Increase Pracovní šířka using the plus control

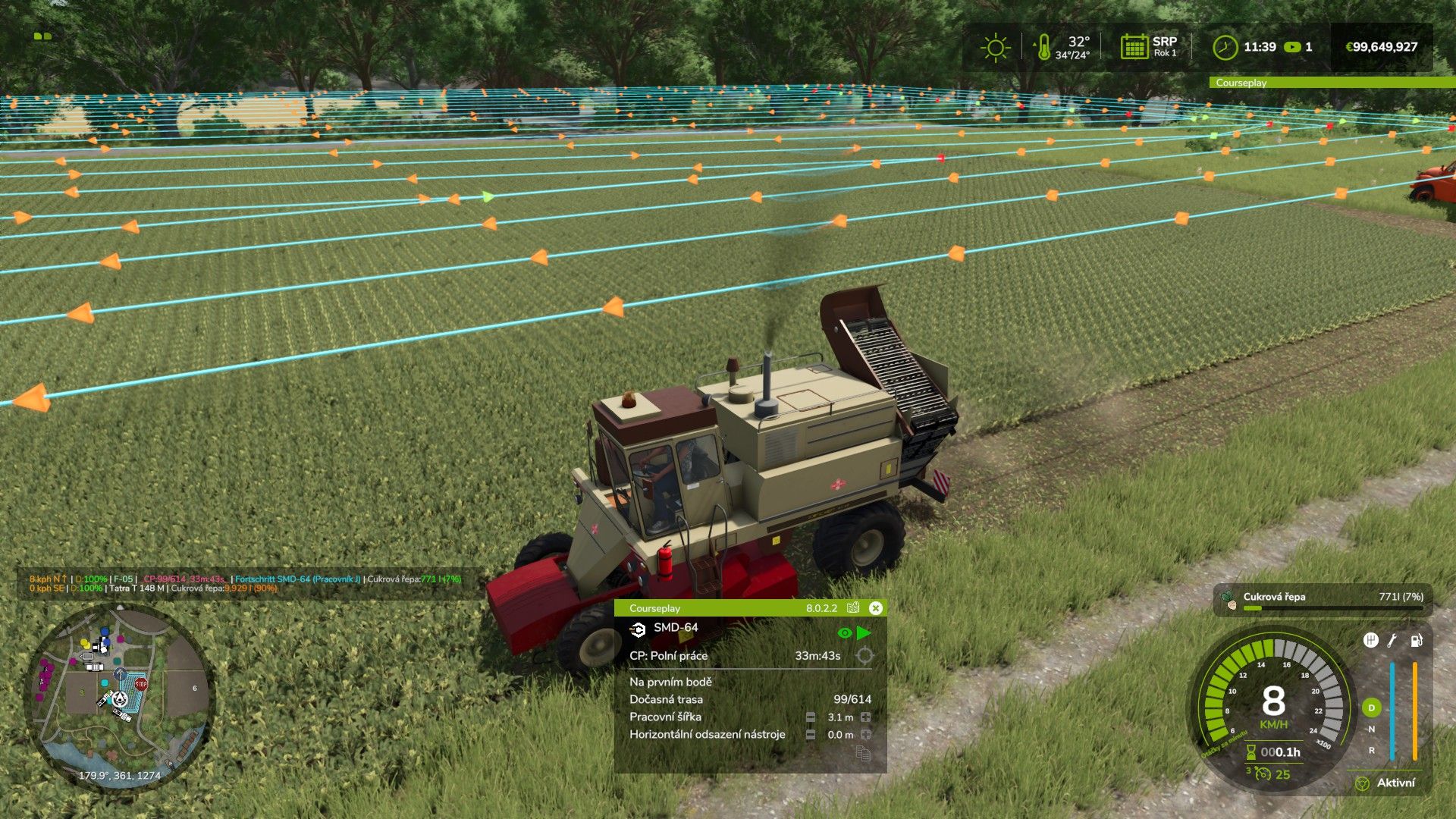tap(865, 717)
